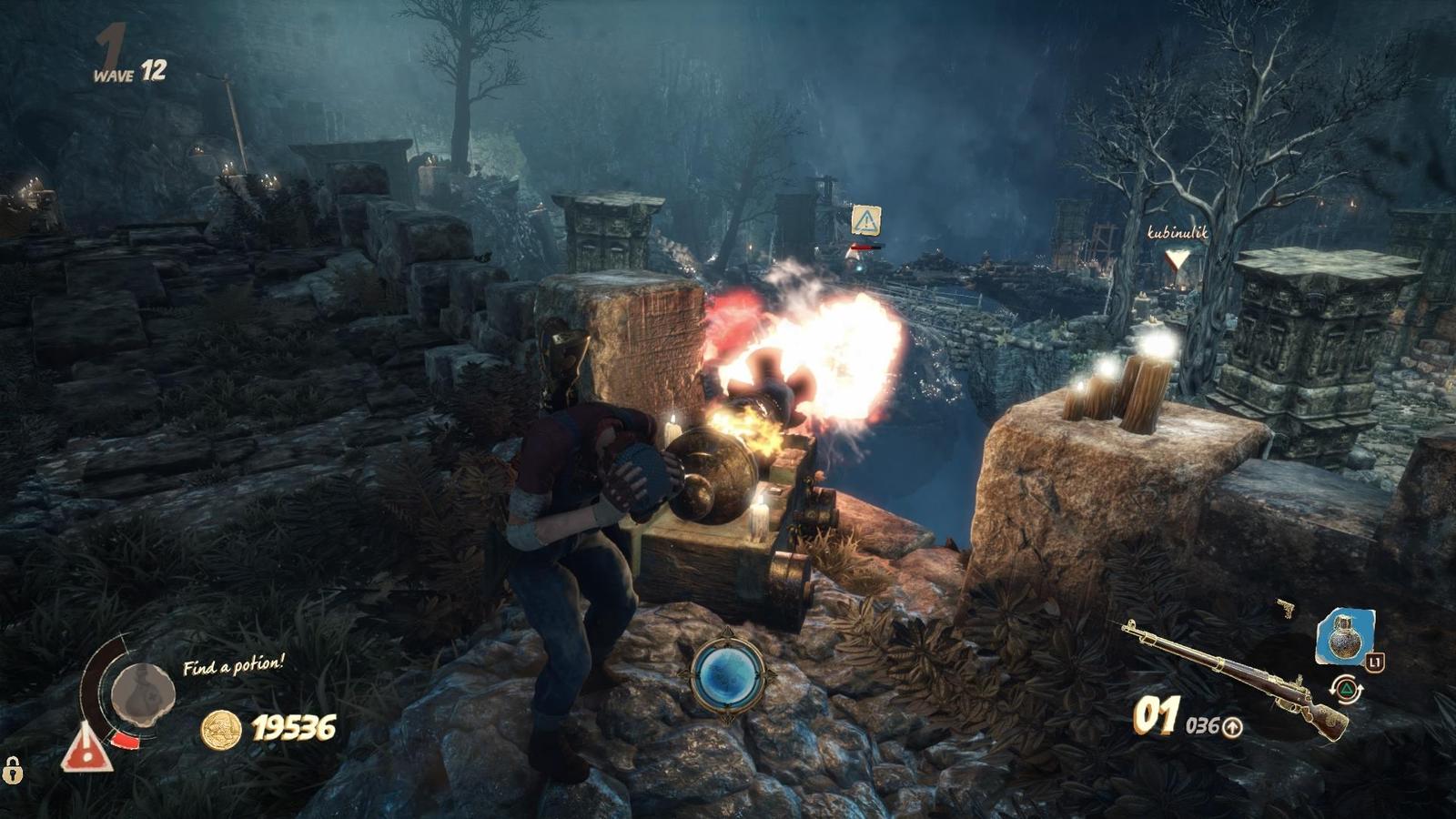This screenshot has height=819, width=1456.
Task: Select the rifle weapon icon
Action: coord(1238,673)
